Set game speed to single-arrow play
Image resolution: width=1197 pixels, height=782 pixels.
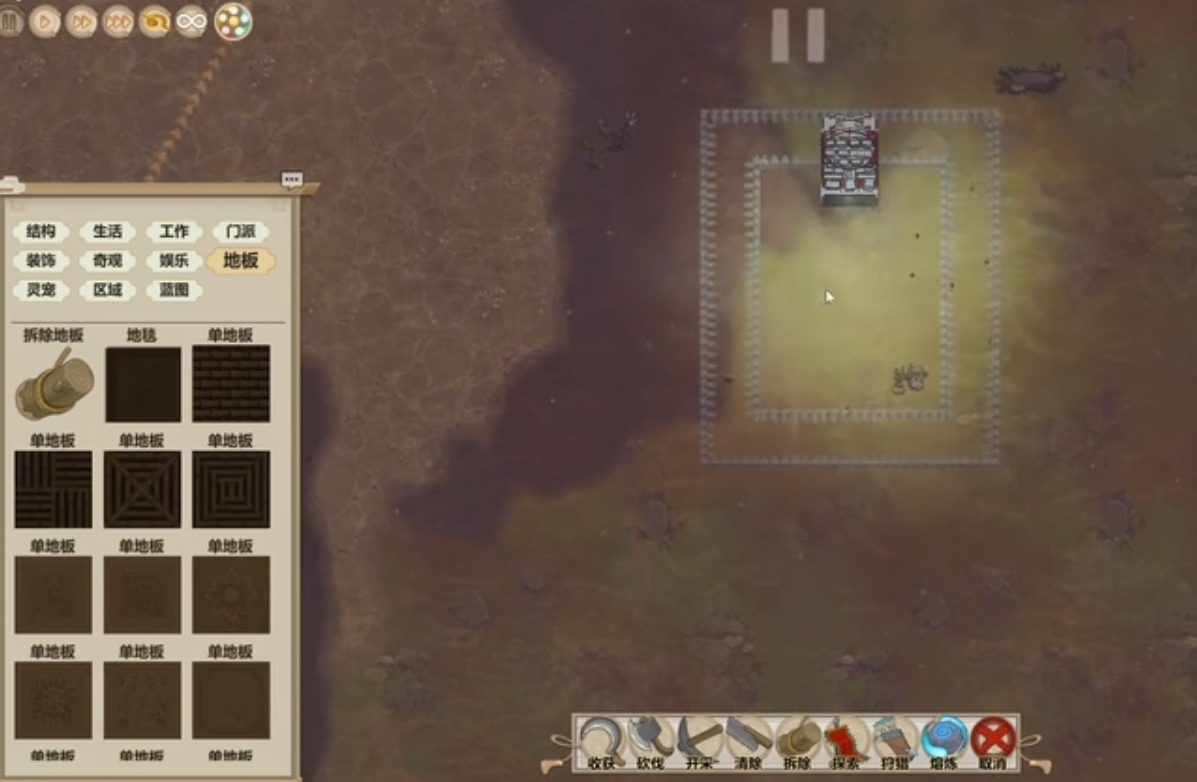[x=45, y=21]
